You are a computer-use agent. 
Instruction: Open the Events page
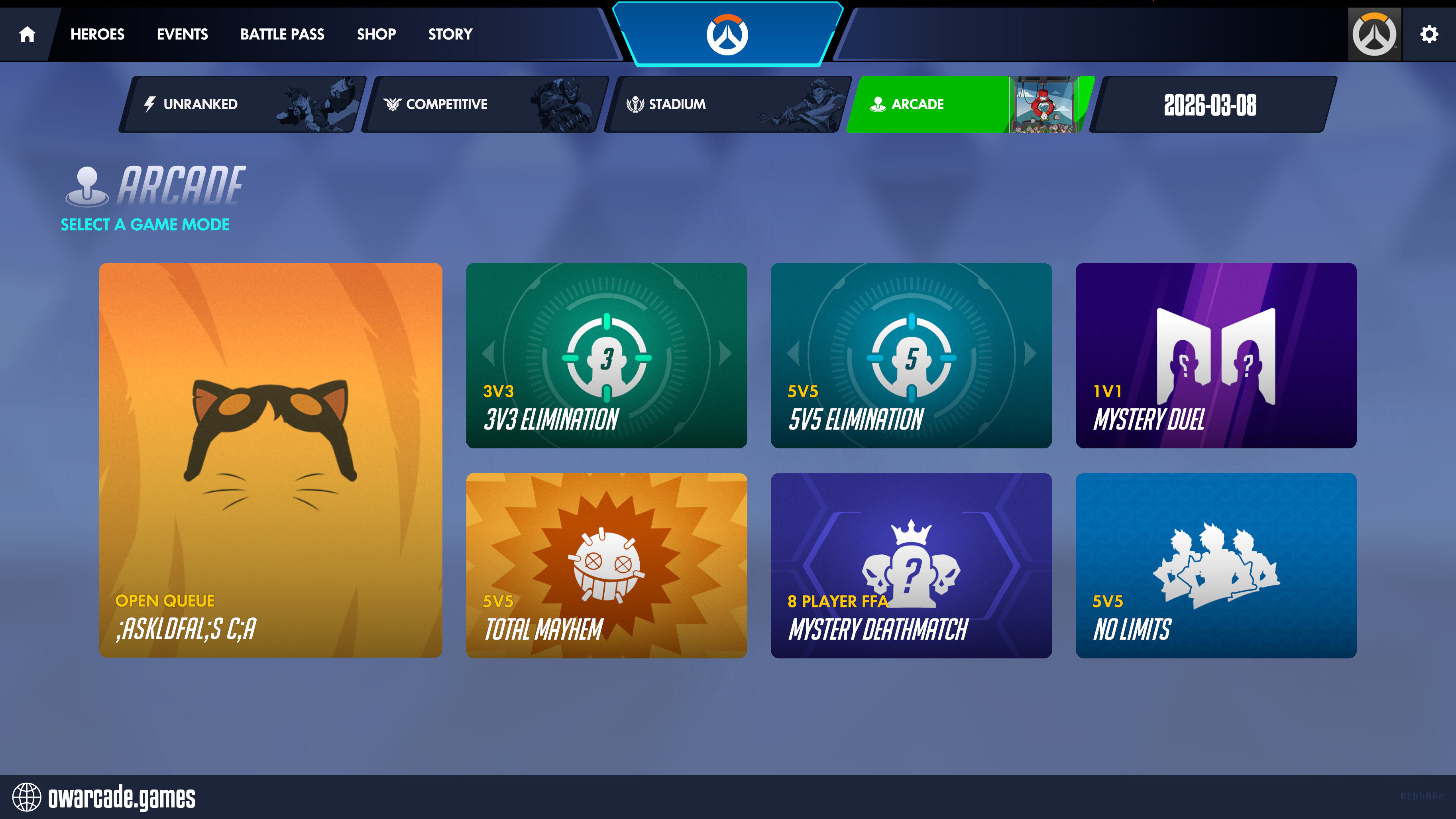tap(182, 35)
